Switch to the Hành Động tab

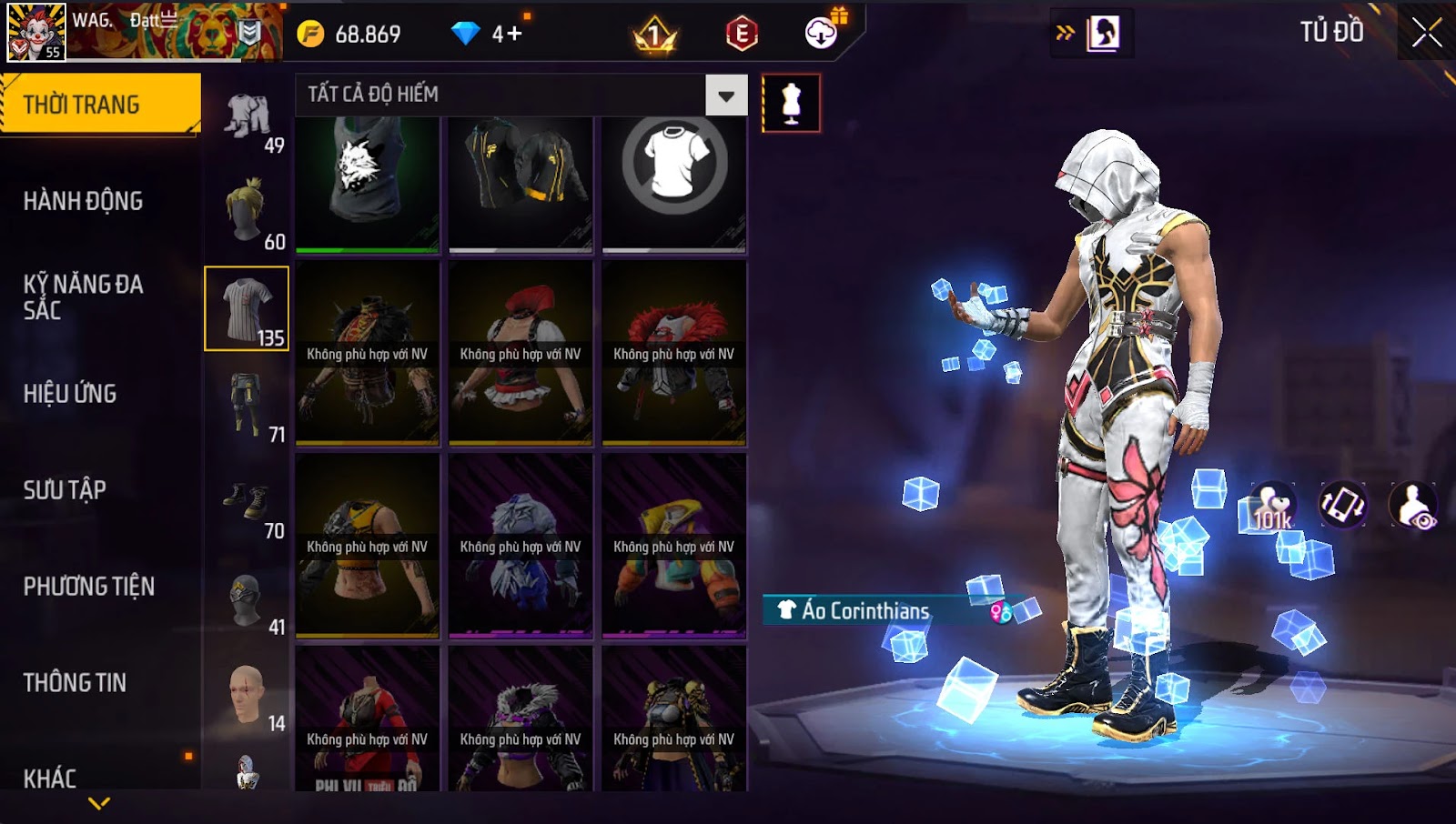point(83,201)
